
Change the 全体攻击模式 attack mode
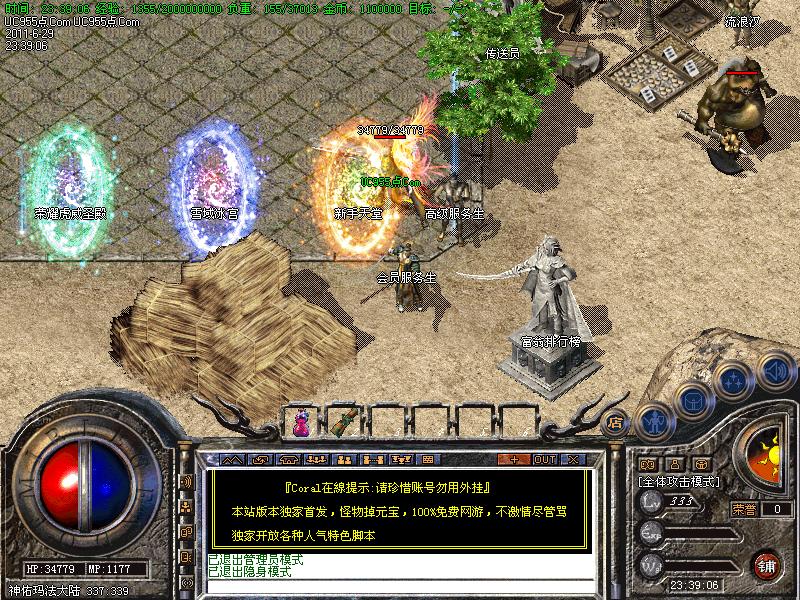[x=680, y=481]
